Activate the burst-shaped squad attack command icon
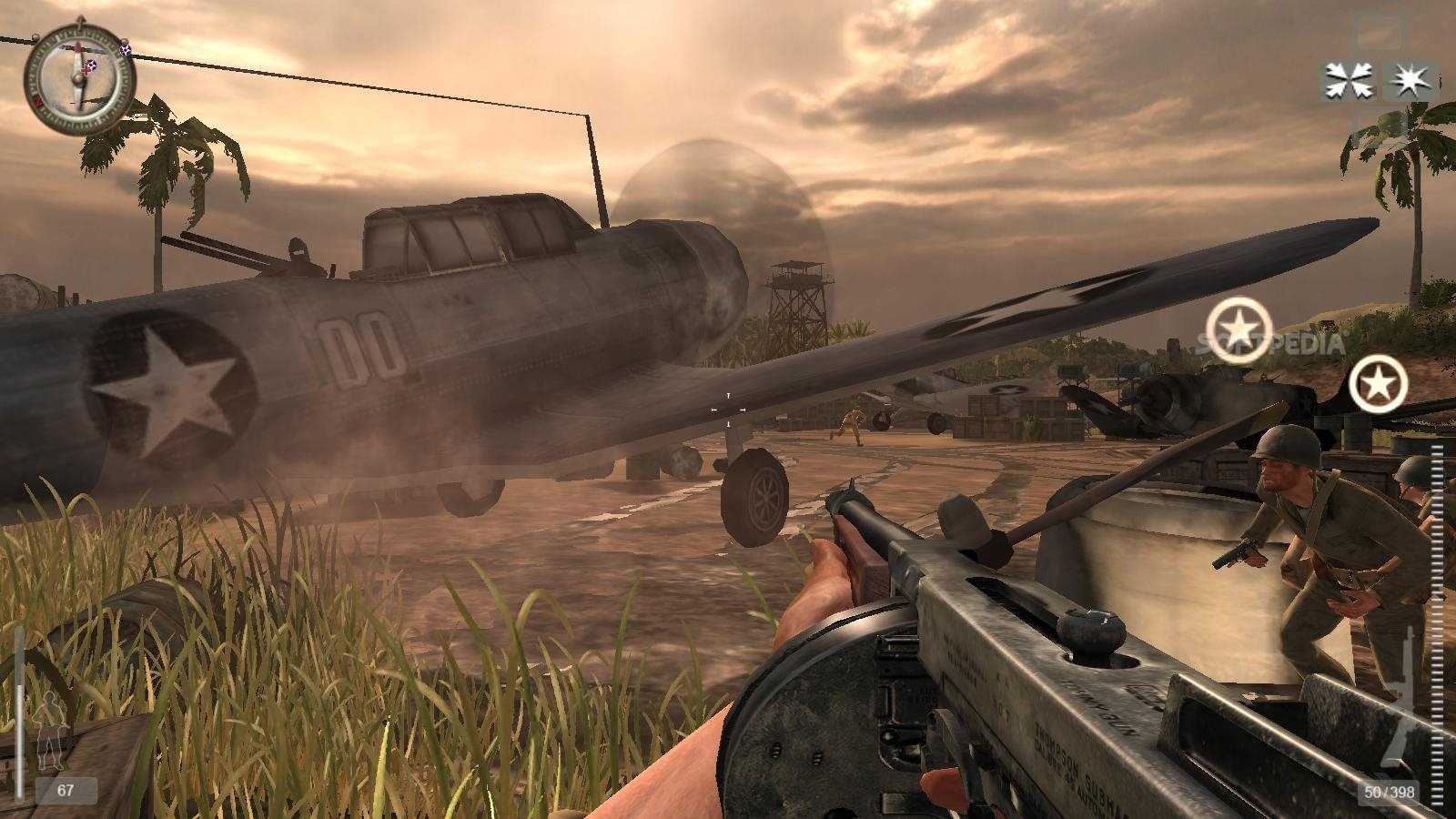Viewport: 1456px width, 819px height. pos(1409,81)
